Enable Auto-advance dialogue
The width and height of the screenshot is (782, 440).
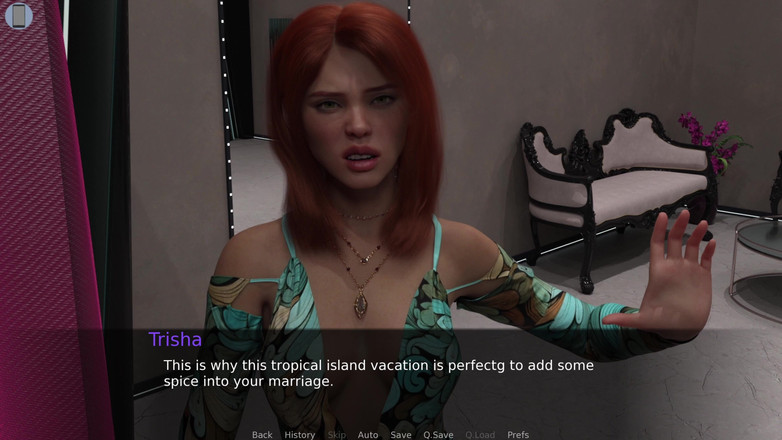[x=368, y=435]
